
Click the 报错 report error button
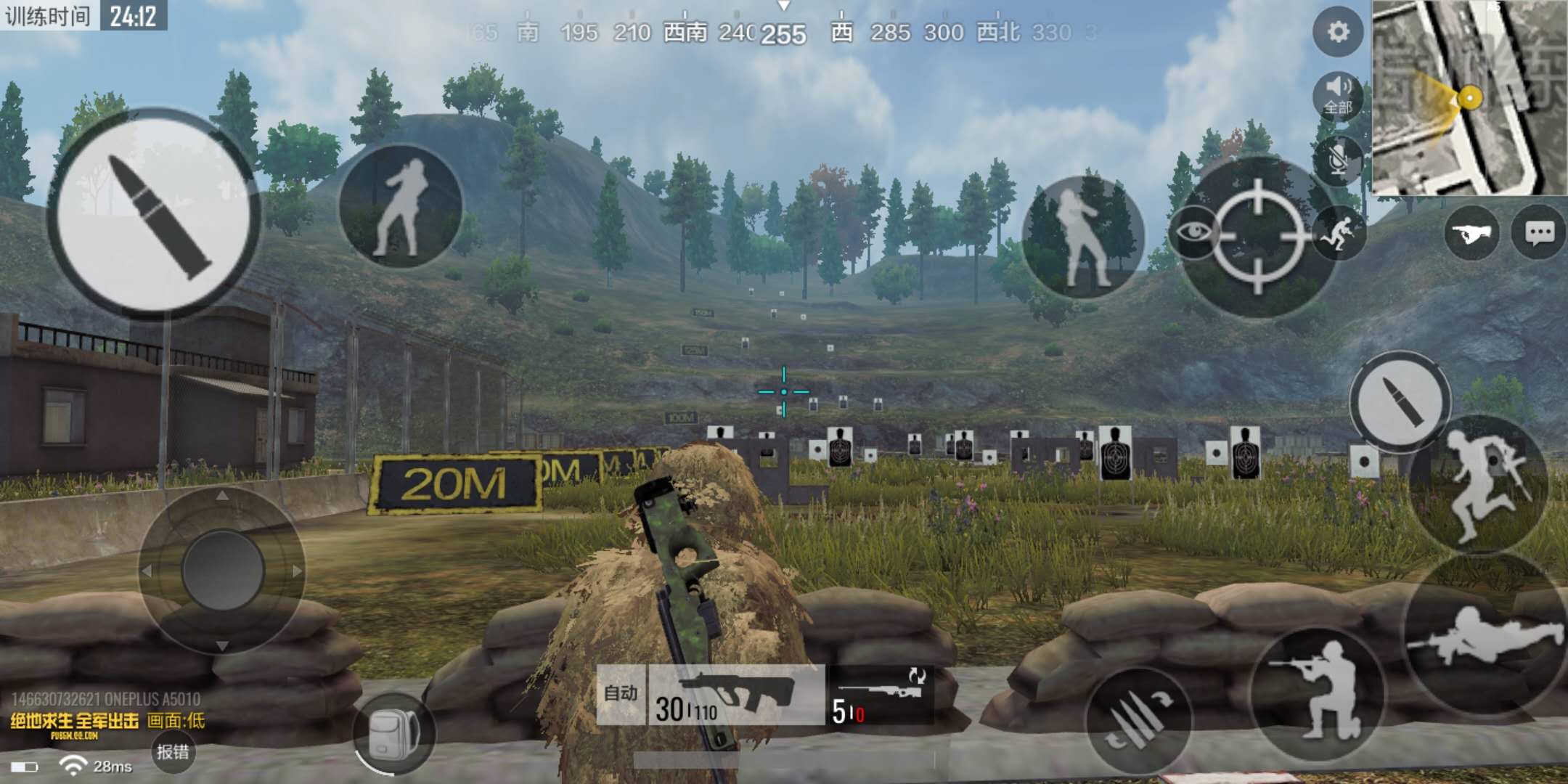pyautogui.click(x=173, y=752)
